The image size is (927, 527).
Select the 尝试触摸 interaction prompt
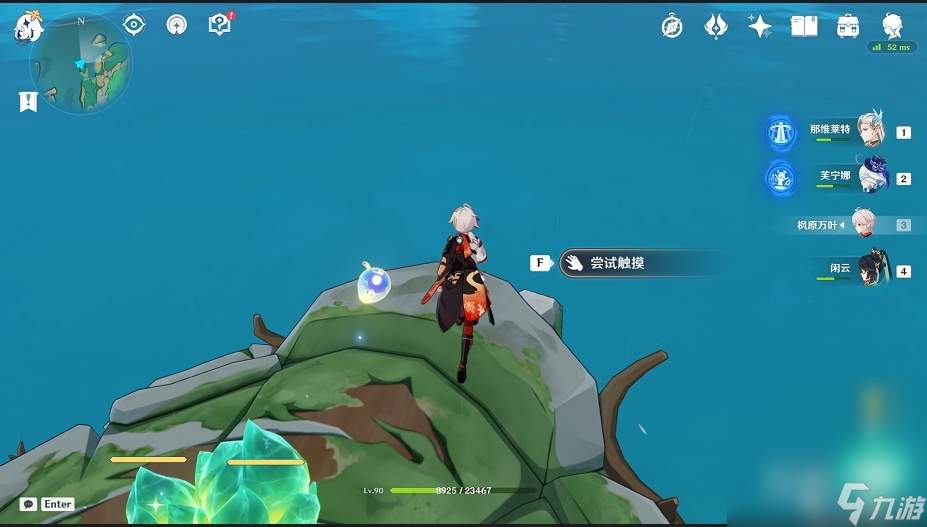pyautogui.click(x=638, y=263)
